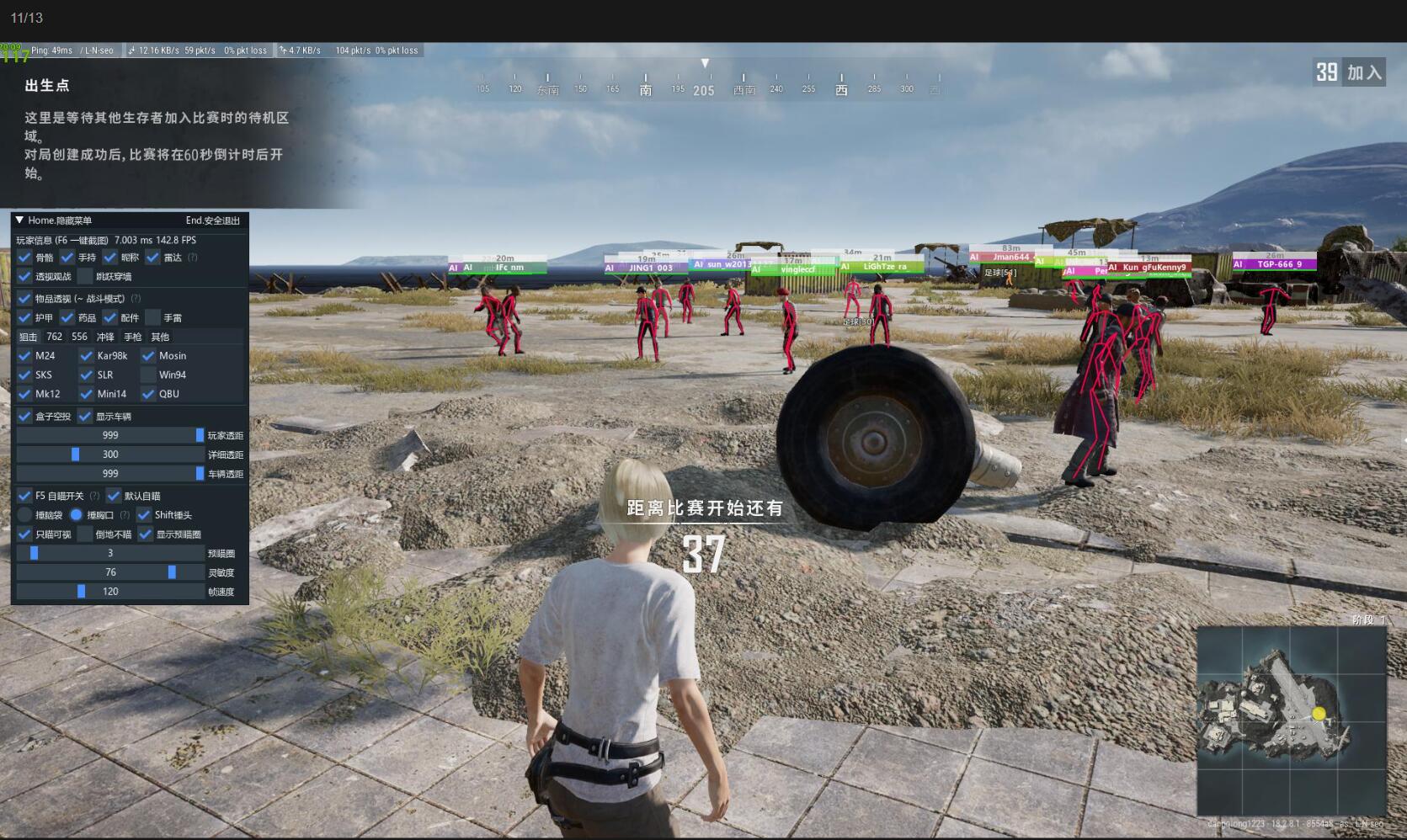
Task: Check the Win94 checkbox
Action: click(148, 375)
